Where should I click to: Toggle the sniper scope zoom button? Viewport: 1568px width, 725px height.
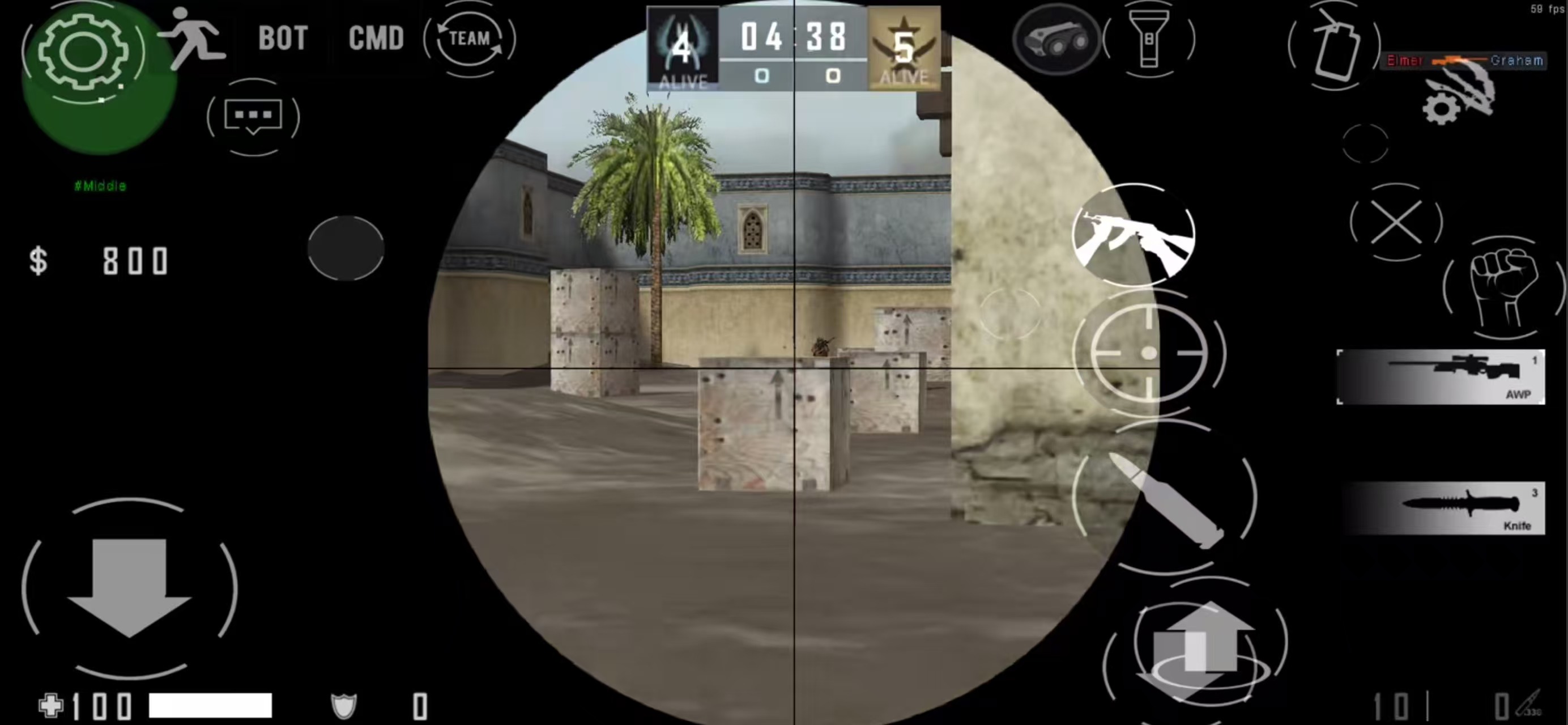[1149, 353]
